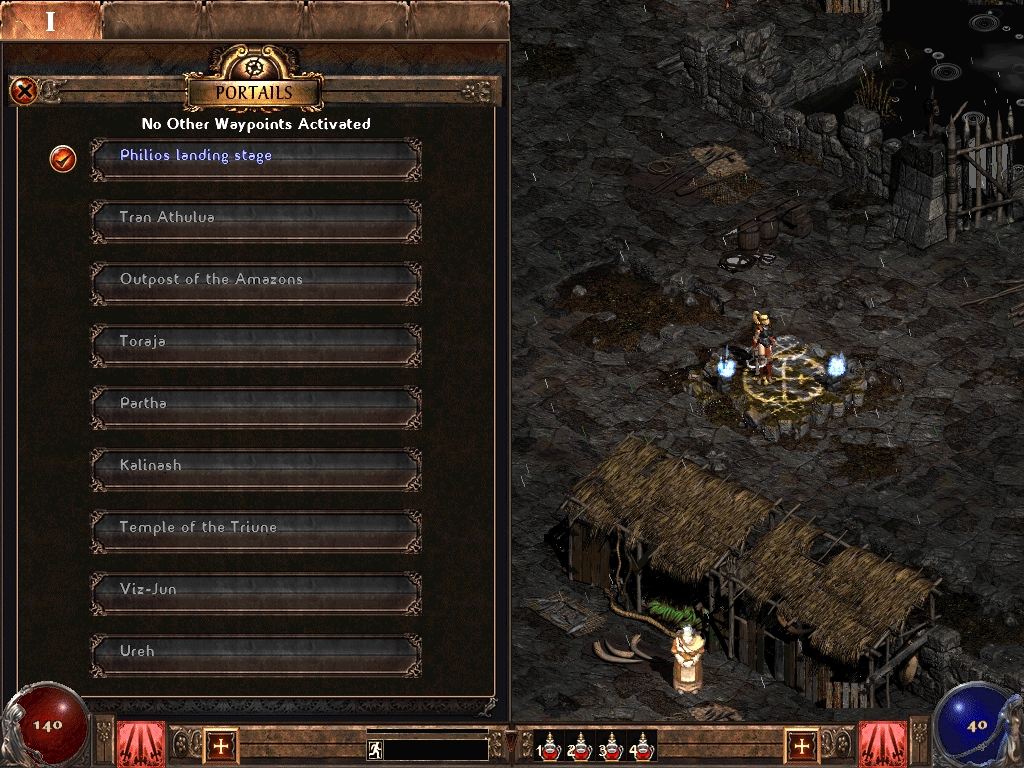Click the plus button near the life orb
The height and width of the screenshot is (768, 1024).
tap(221, 745)
